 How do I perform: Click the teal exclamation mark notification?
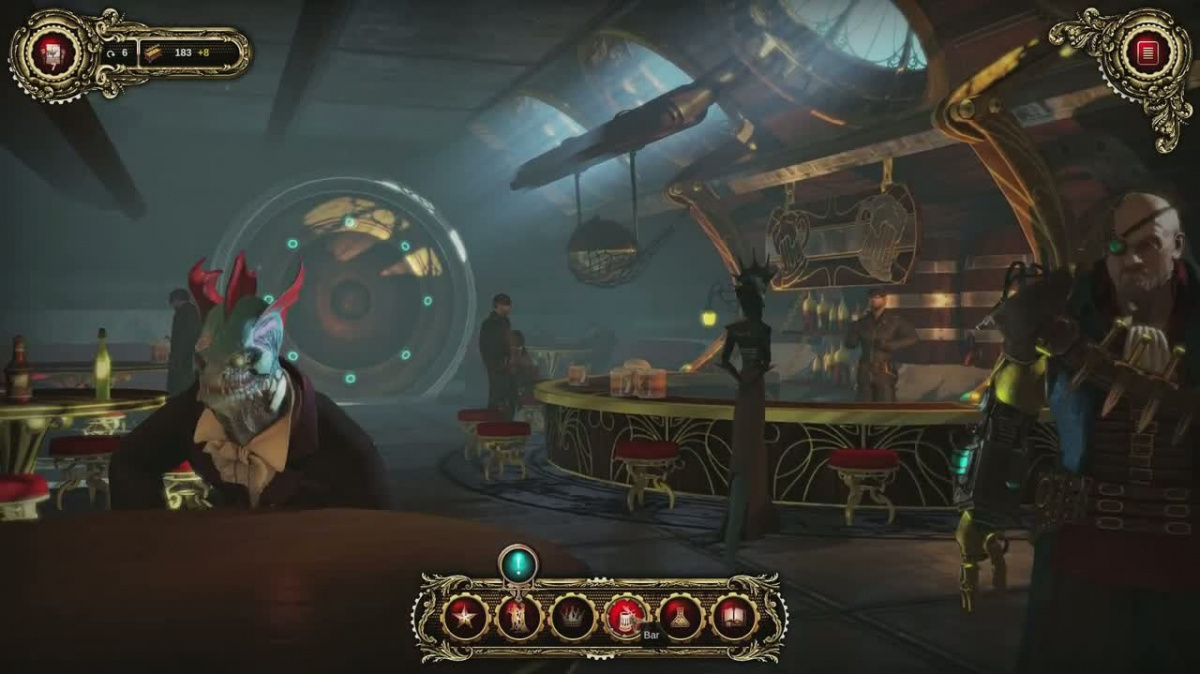518,564
